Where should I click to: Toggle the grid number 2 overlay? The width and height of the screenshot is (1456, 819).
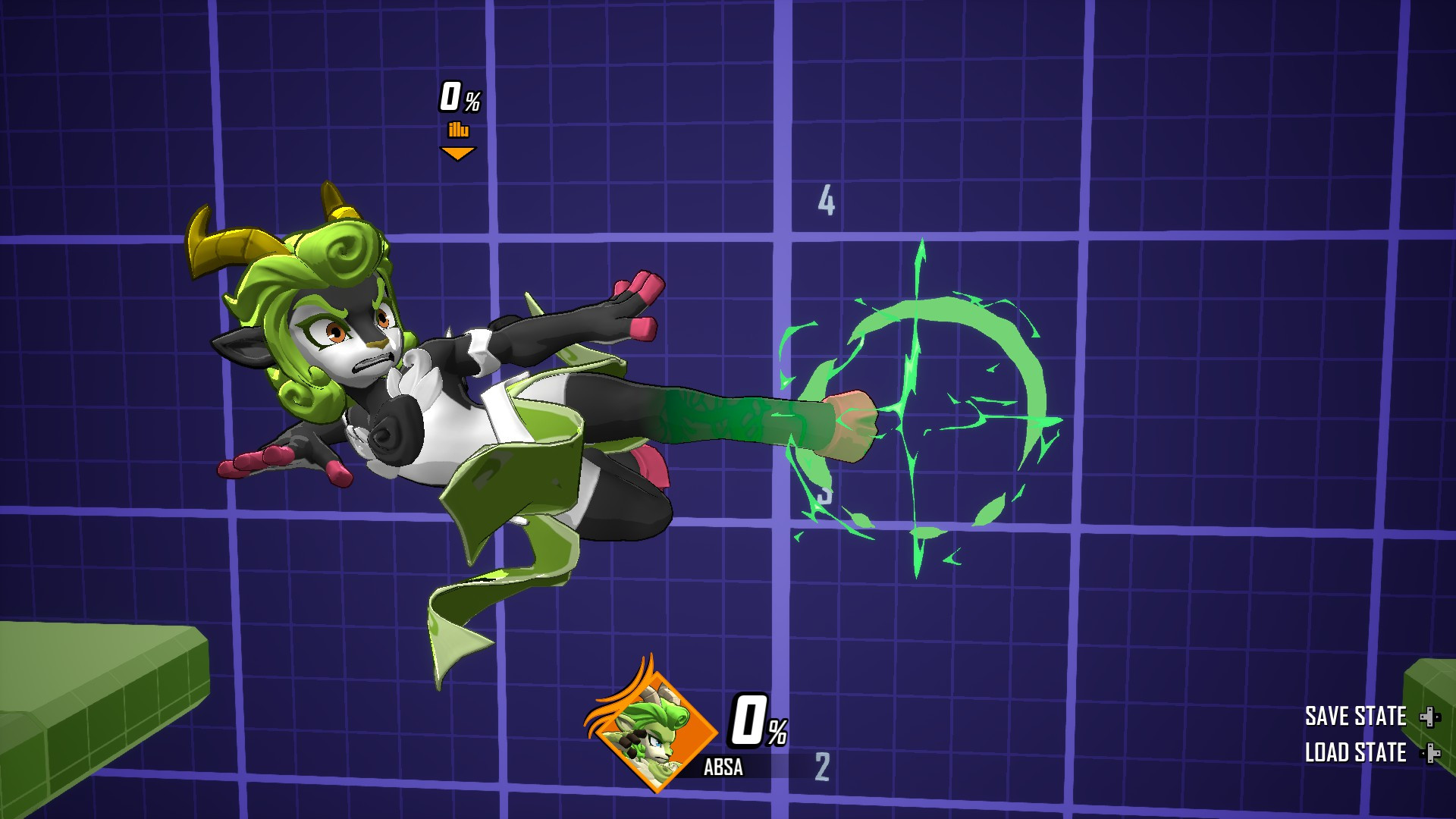click(x=823, y=767)
